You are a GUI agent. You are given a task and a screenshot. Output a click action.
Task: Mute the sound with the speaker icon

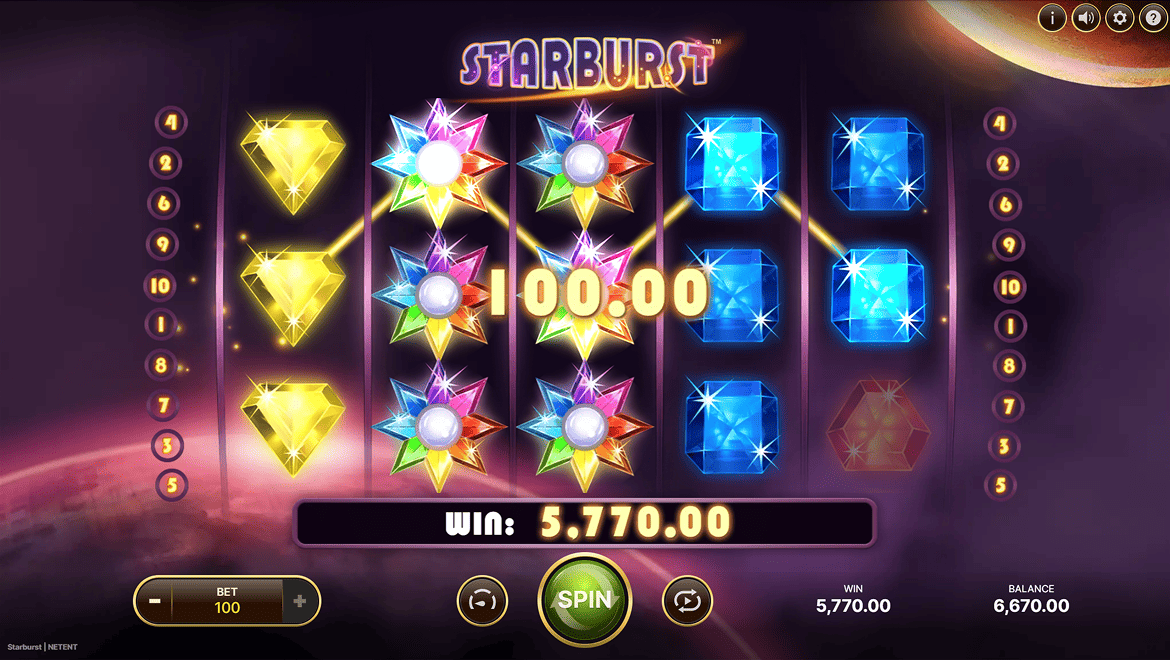click(x=1085, y=18)
